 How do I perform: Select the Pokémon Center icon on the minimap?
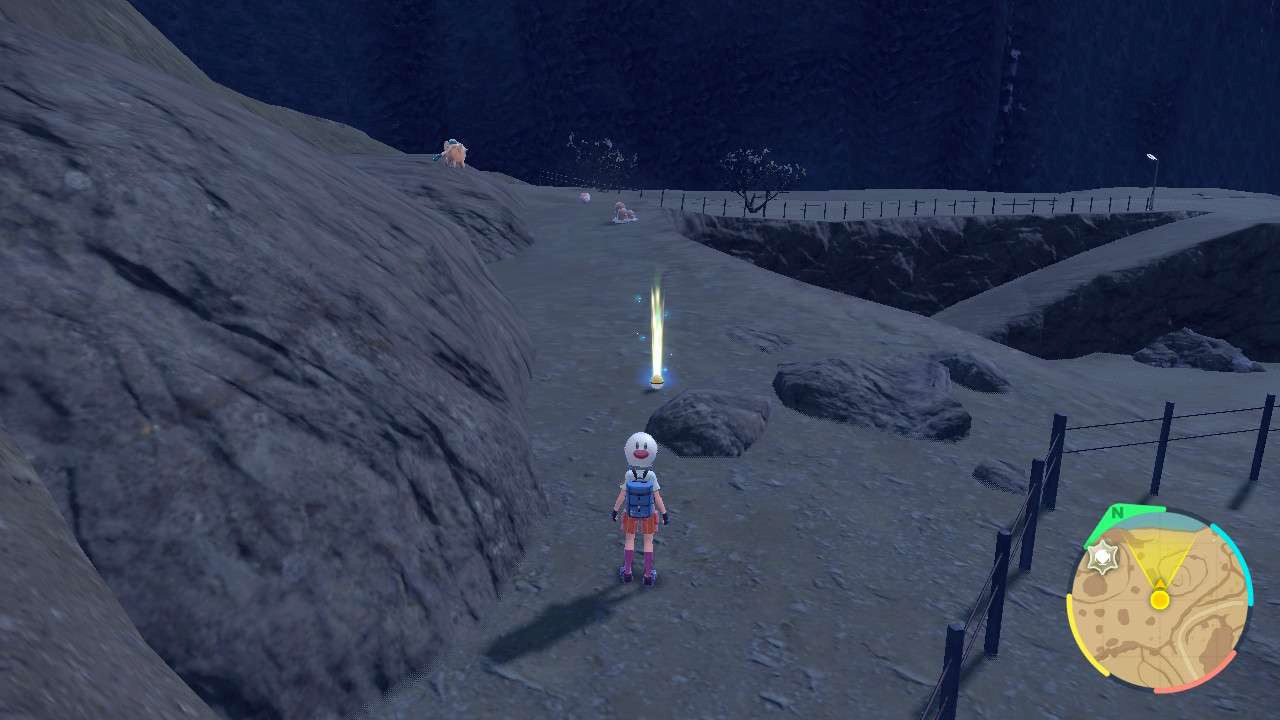(x=1102, y=557)
